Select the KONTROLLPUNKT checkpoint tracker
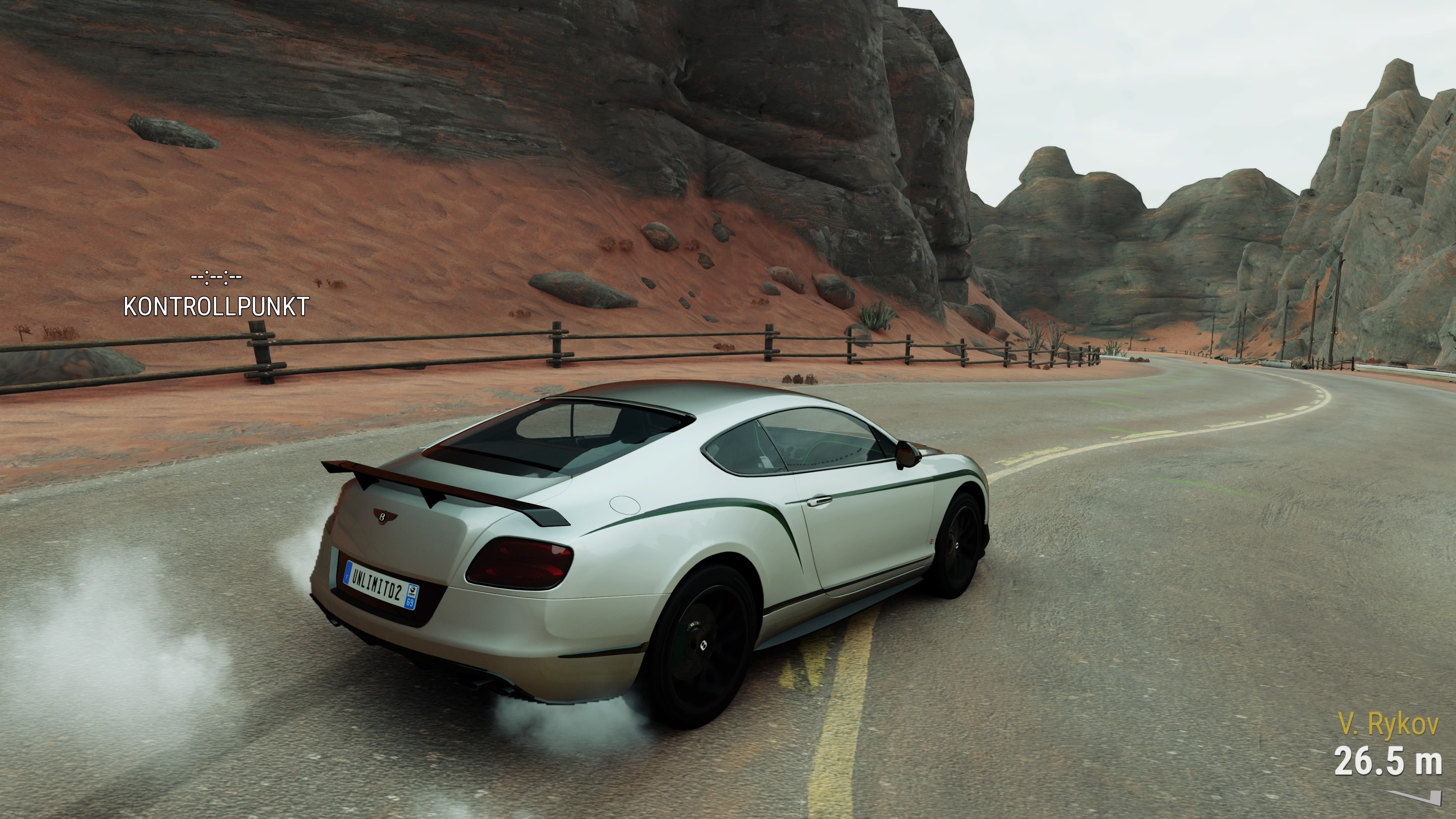Viewport: 1456px width, 819px height. (216, 306)
